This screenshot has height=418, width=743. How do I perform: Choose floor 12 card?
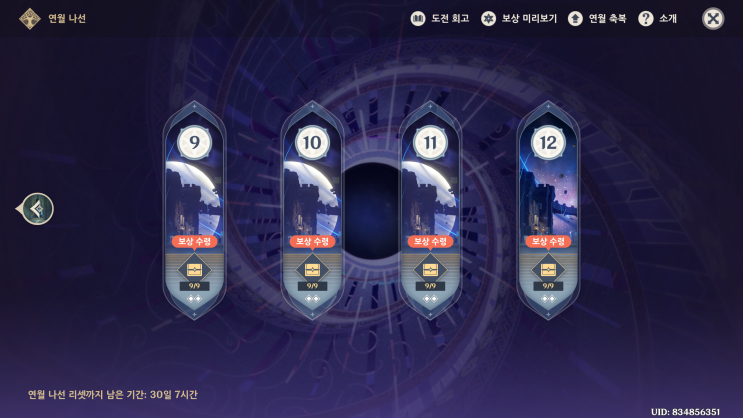(x=548, y=190)
